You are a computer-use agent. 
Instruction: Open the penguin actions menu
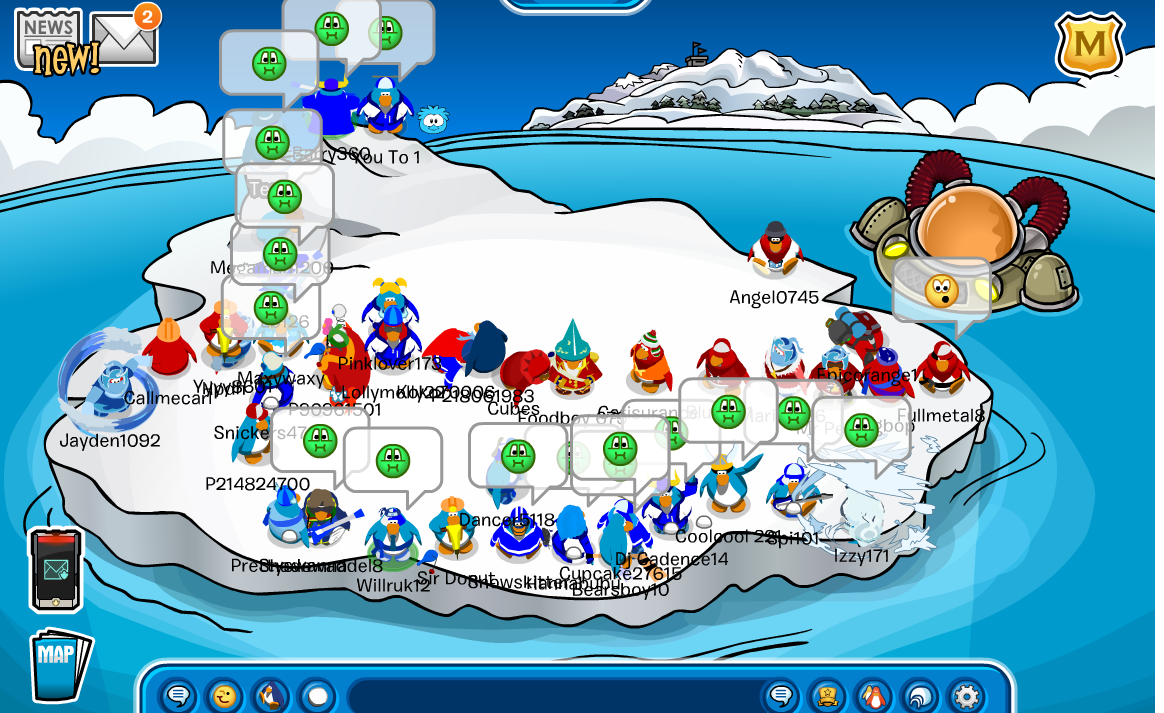270,696
